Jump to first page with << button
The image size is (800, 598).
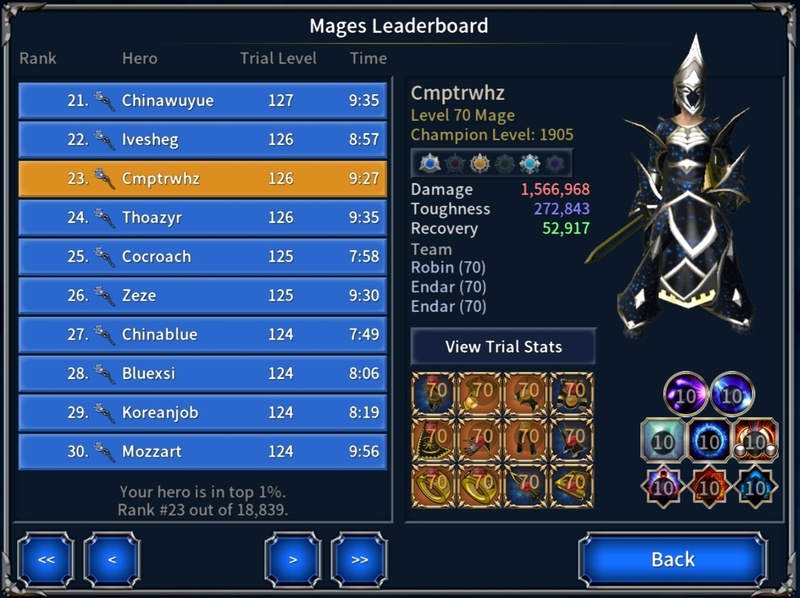tap(46, 560)
